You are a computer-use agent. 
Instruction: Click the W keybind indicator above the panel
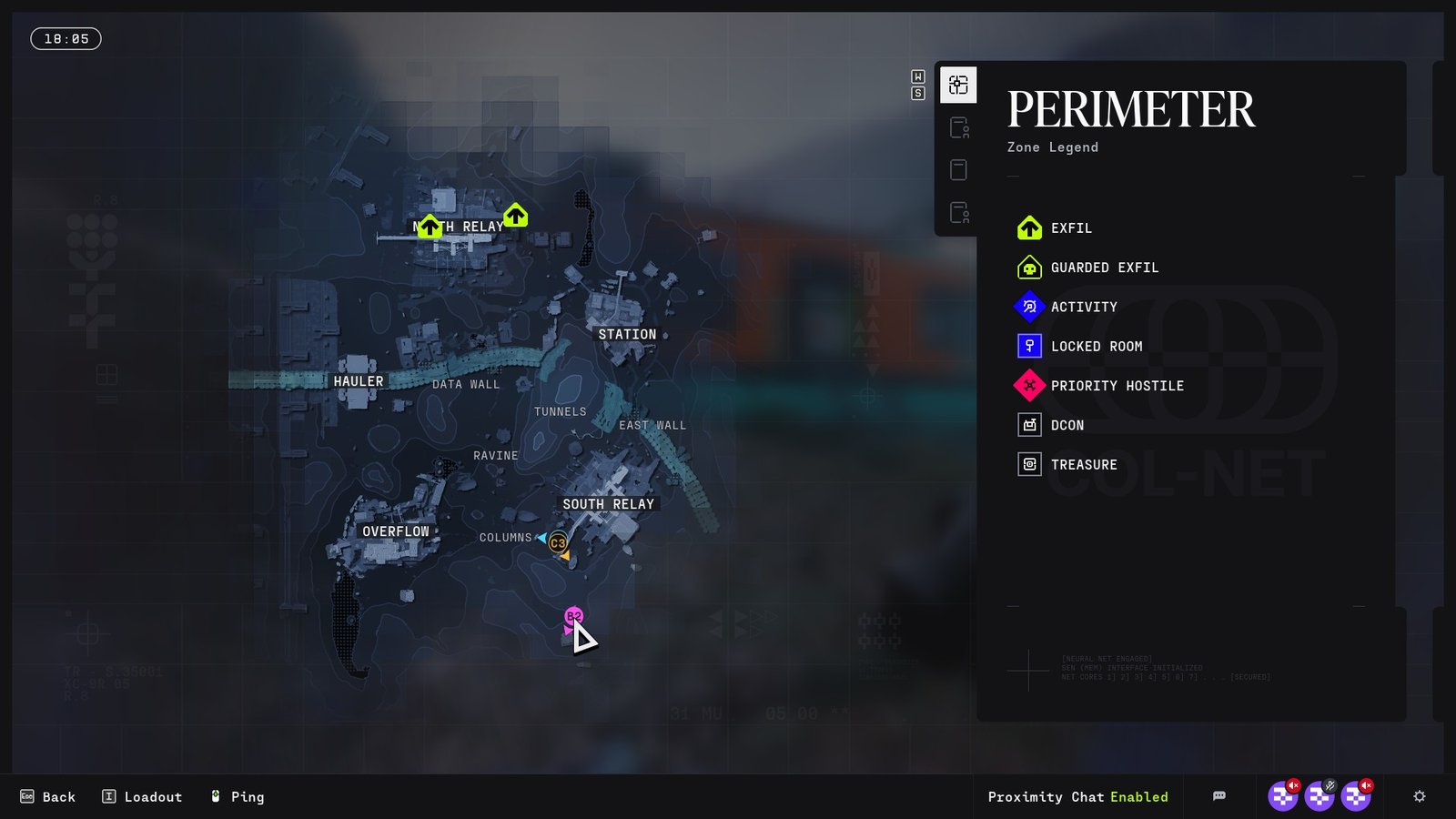click(917, 78)
